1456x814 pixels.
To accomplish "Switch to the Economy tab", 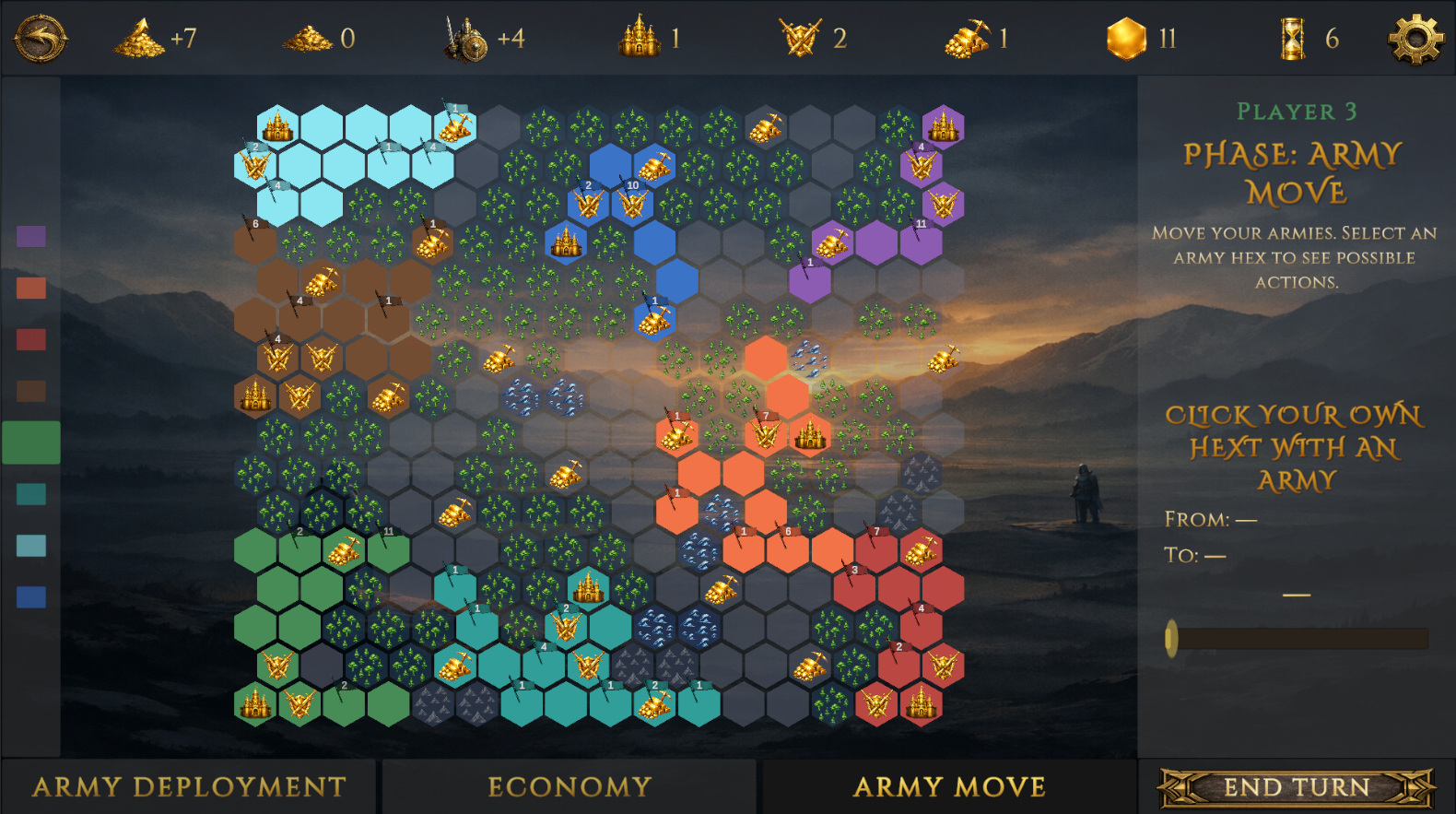I will [x=569, y=786].
